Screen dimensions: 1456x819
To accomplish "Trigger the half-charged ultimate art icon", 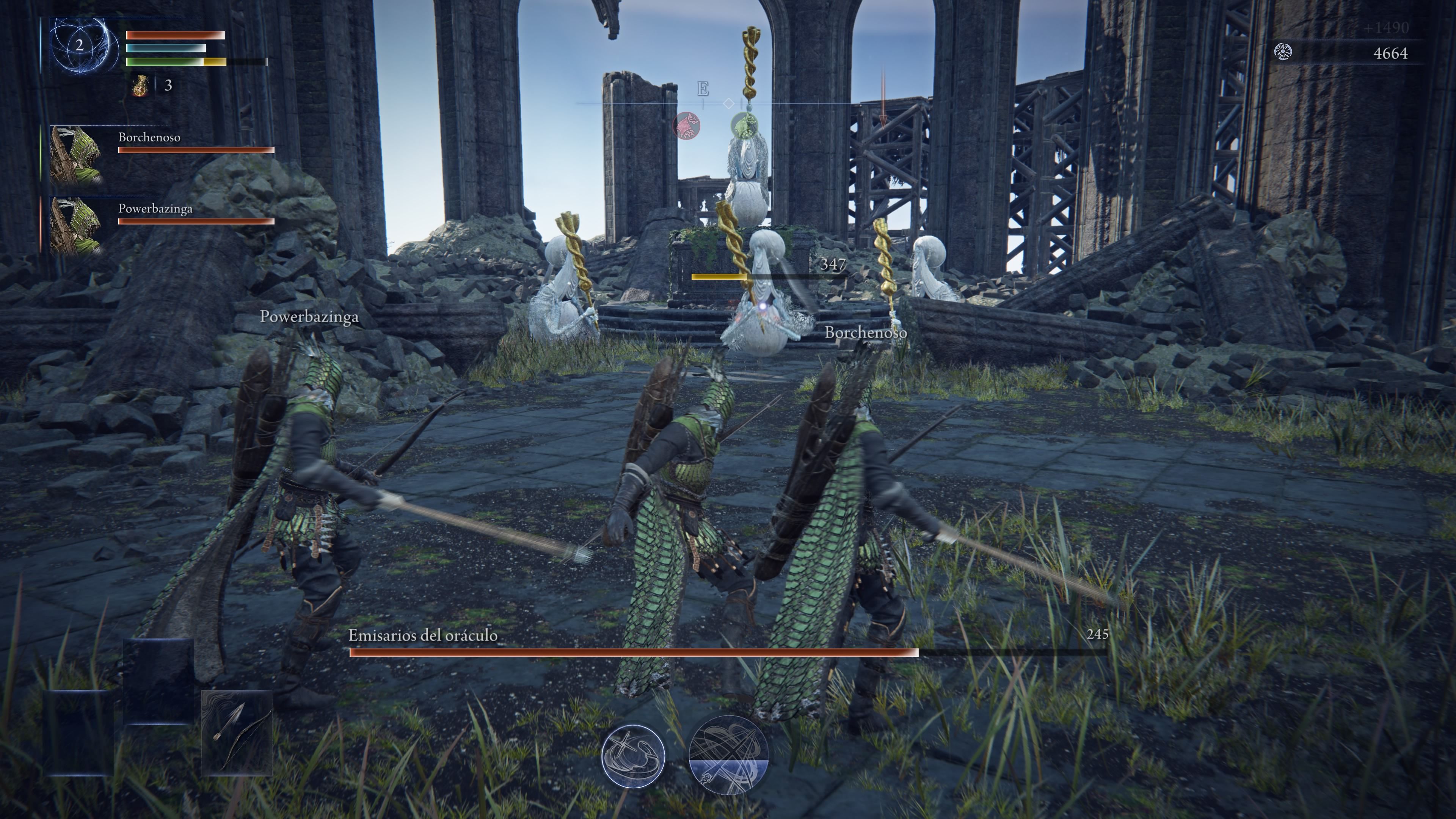I will point(728,755).
